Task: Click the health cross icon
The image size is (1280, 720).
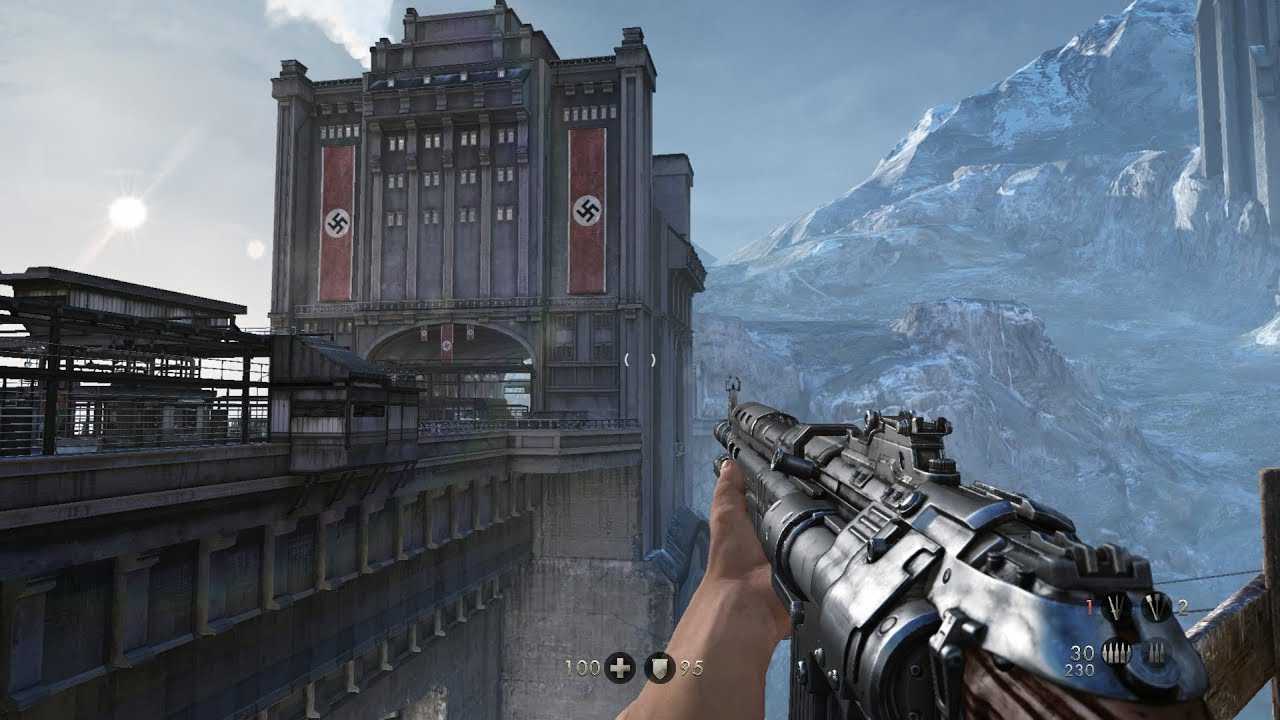Action: pyautogui.click(x=620, y=668)
